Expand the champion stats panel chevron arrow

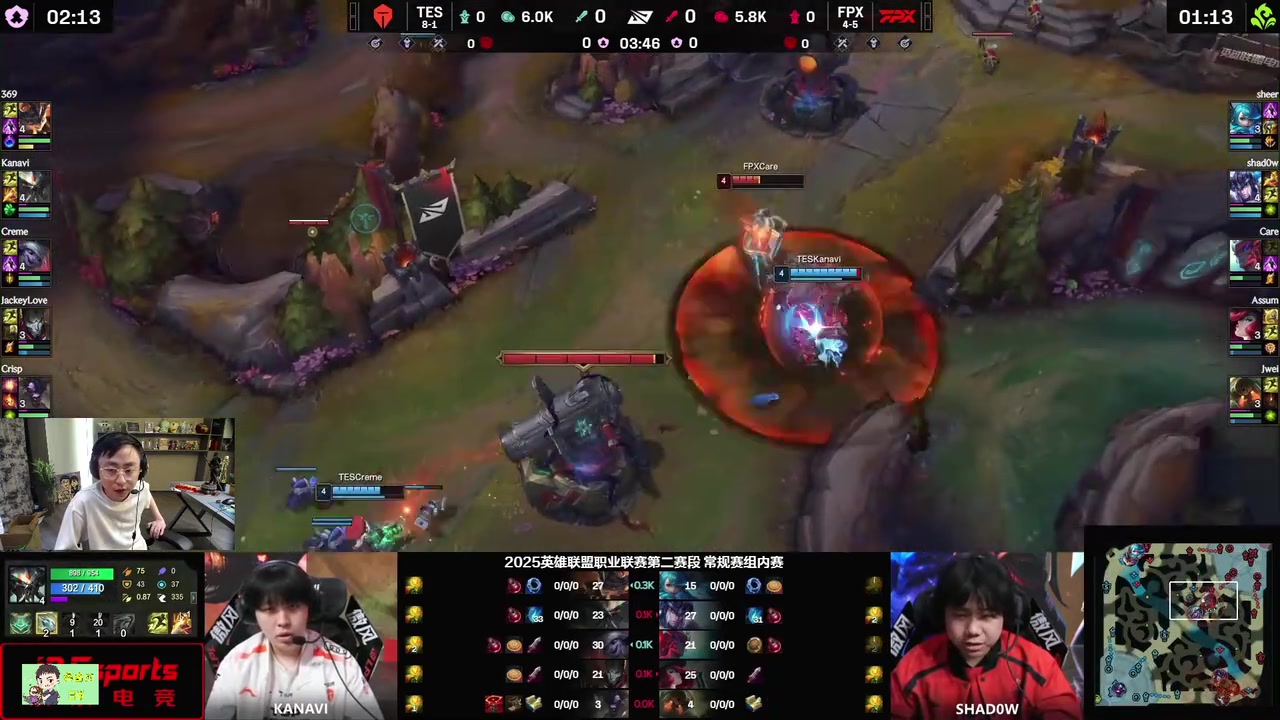pos(193,598)
